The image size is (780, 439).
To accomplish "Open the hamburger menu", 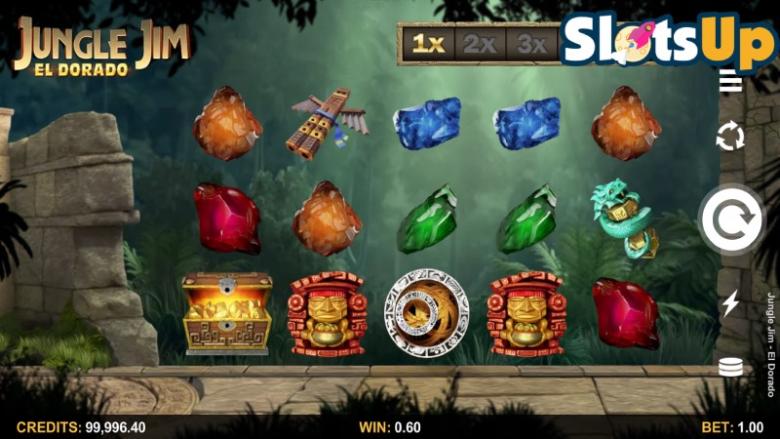I will click(730, 82).
